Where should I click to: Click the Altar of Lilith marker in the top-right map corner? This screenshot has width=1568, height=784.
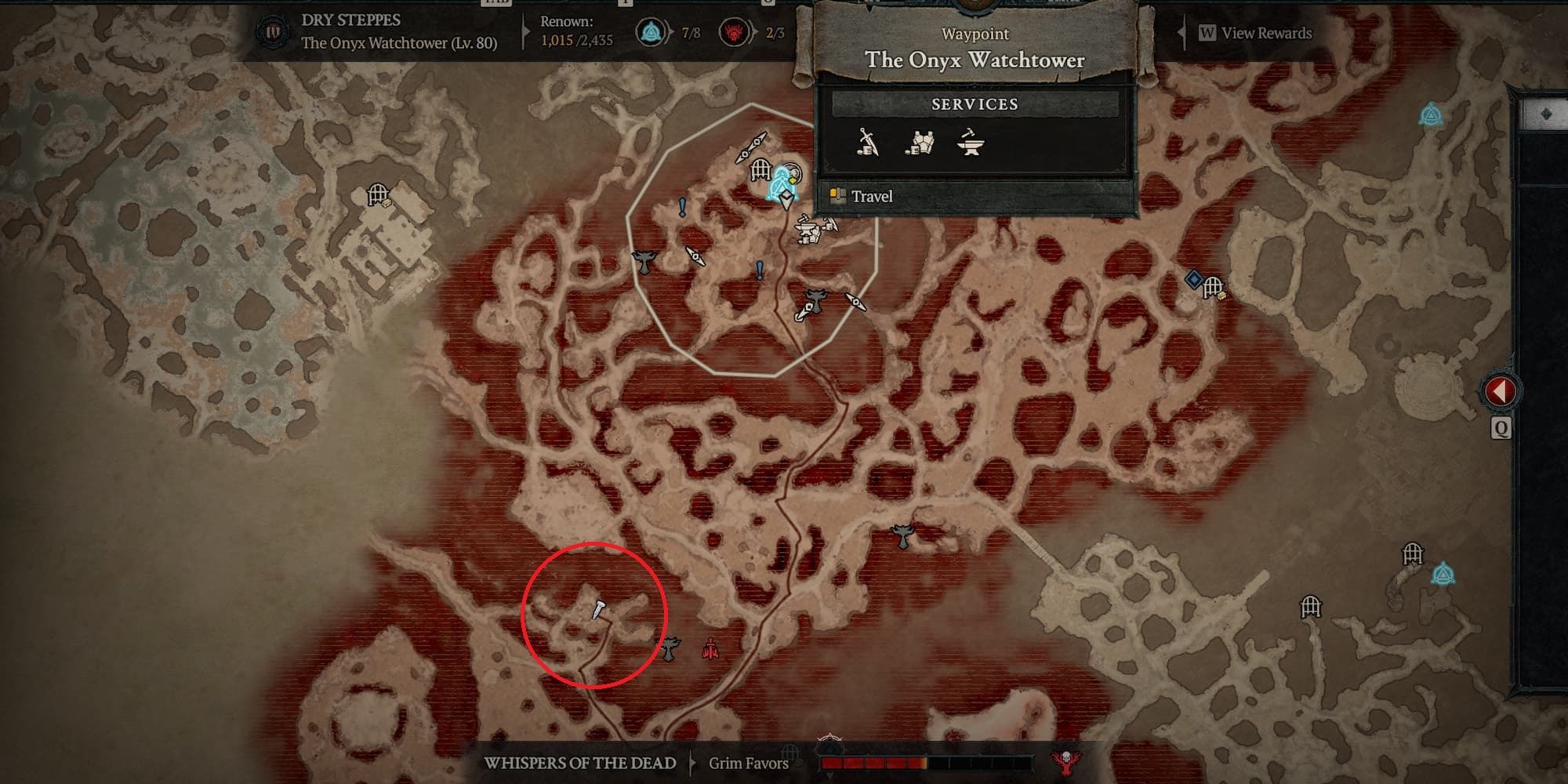coord(1432,114)
